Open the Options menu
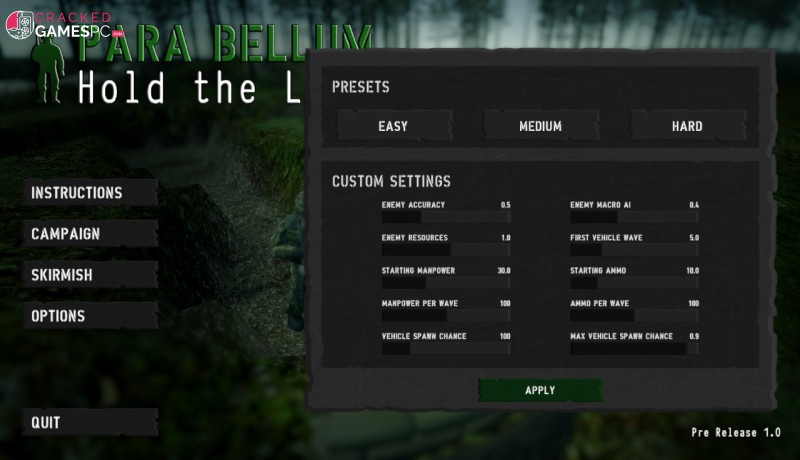 (x=58, y=316)
